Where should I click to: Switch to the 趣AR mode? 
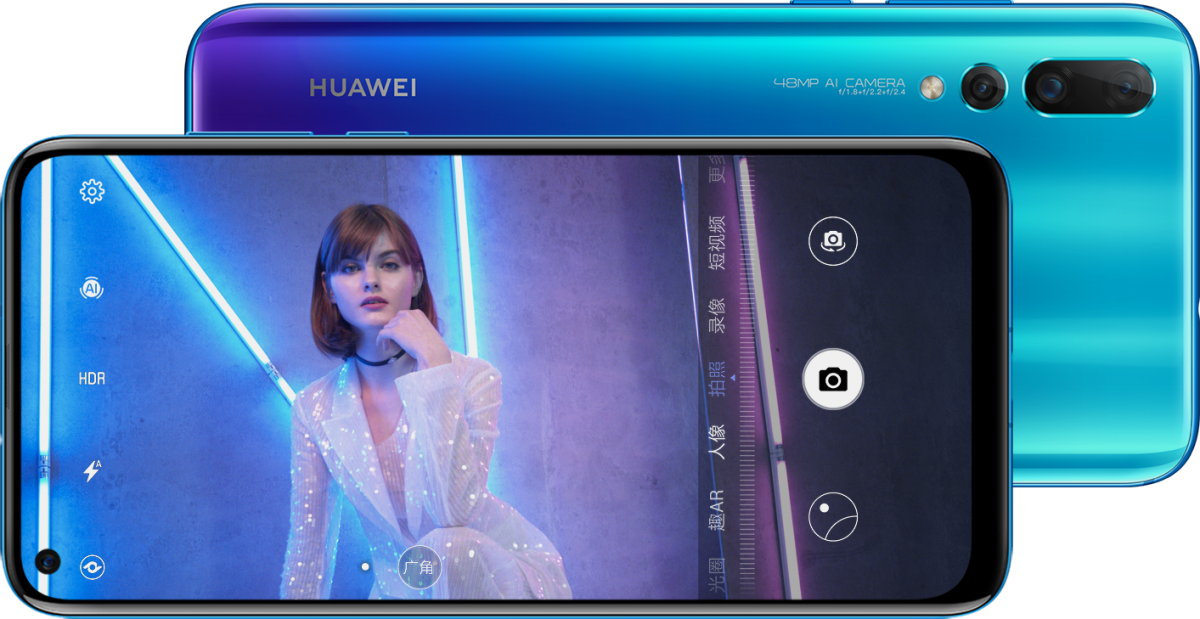(717, 510)
